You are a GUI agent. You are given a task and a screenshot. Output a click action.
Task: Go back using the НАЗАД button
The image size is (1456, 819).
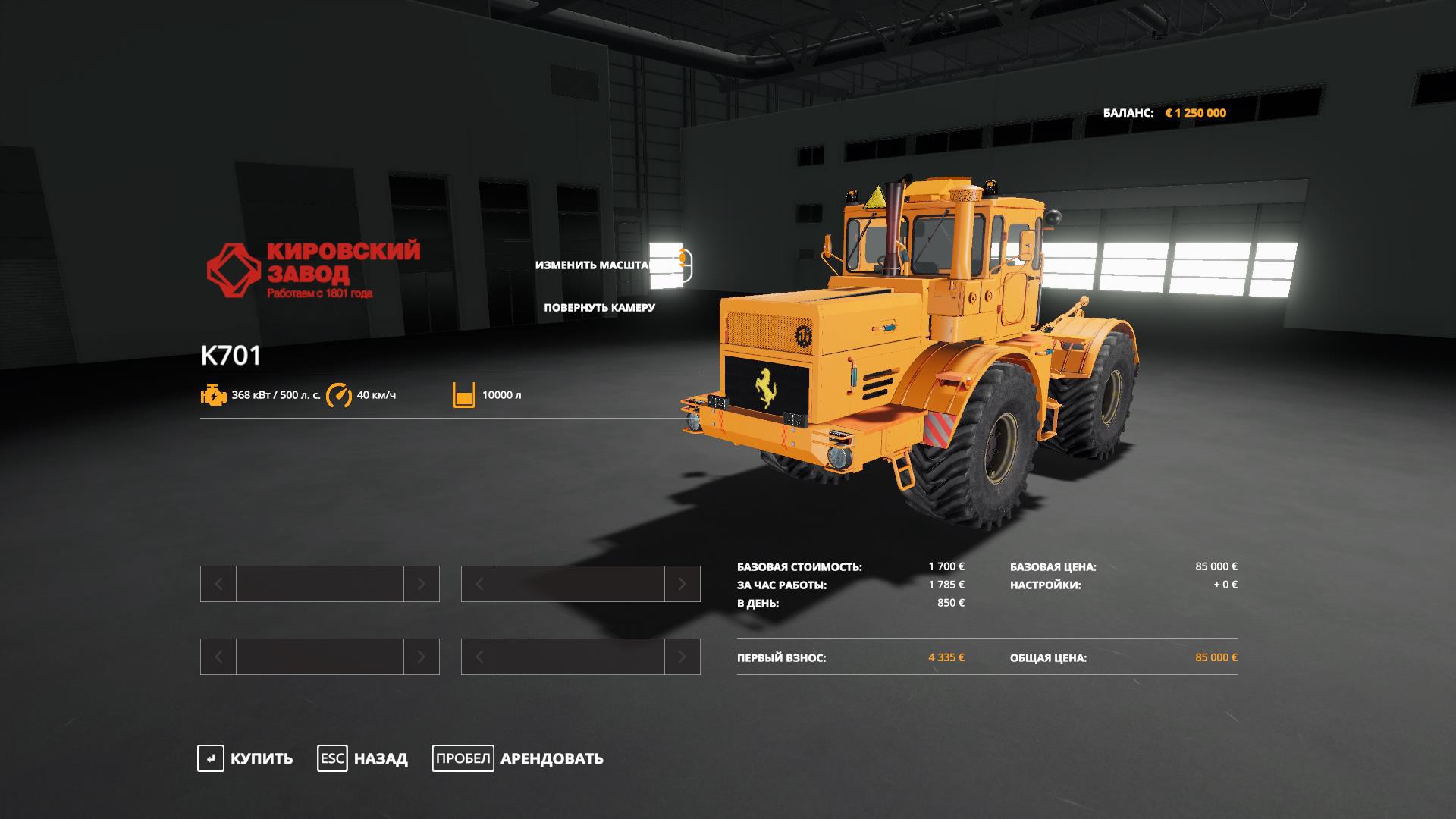pos(363,758)
